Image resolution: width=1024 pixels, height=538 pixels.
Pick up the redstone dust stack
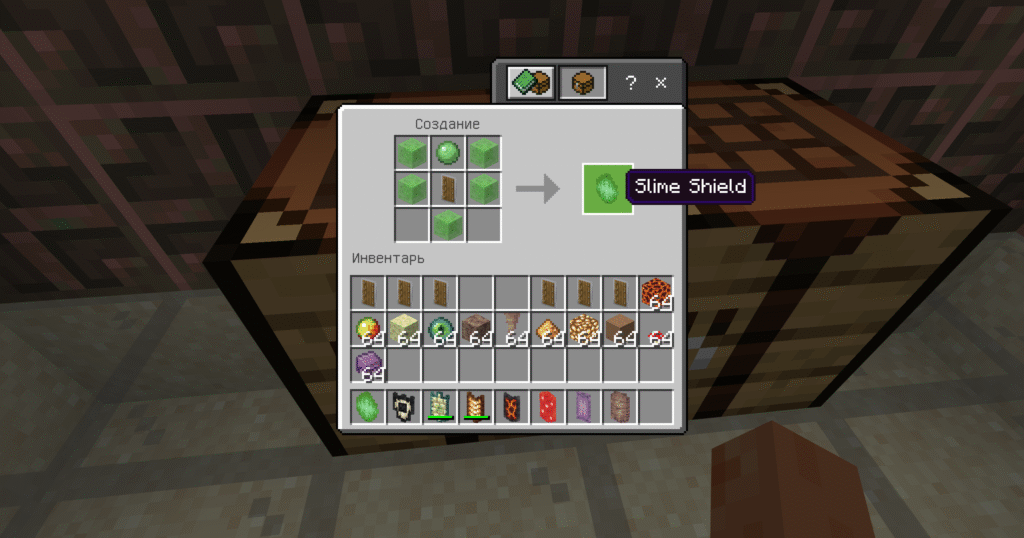pos(655,330)
